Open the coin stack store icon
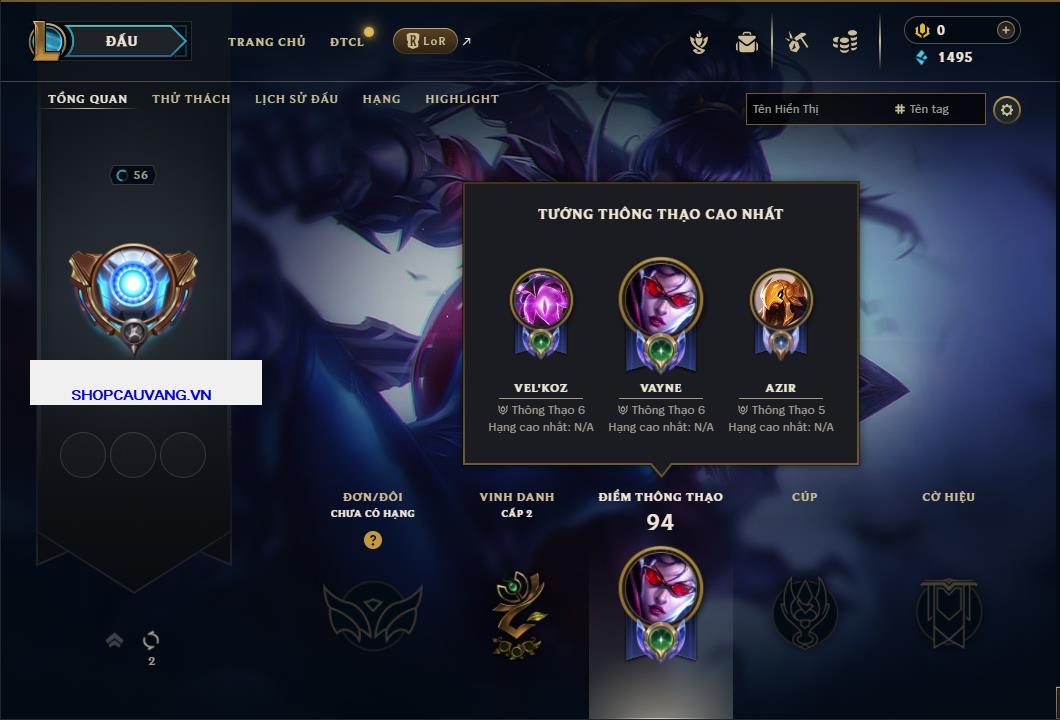1060x720 pixels. pyautogui.click(x=845, y=42)
